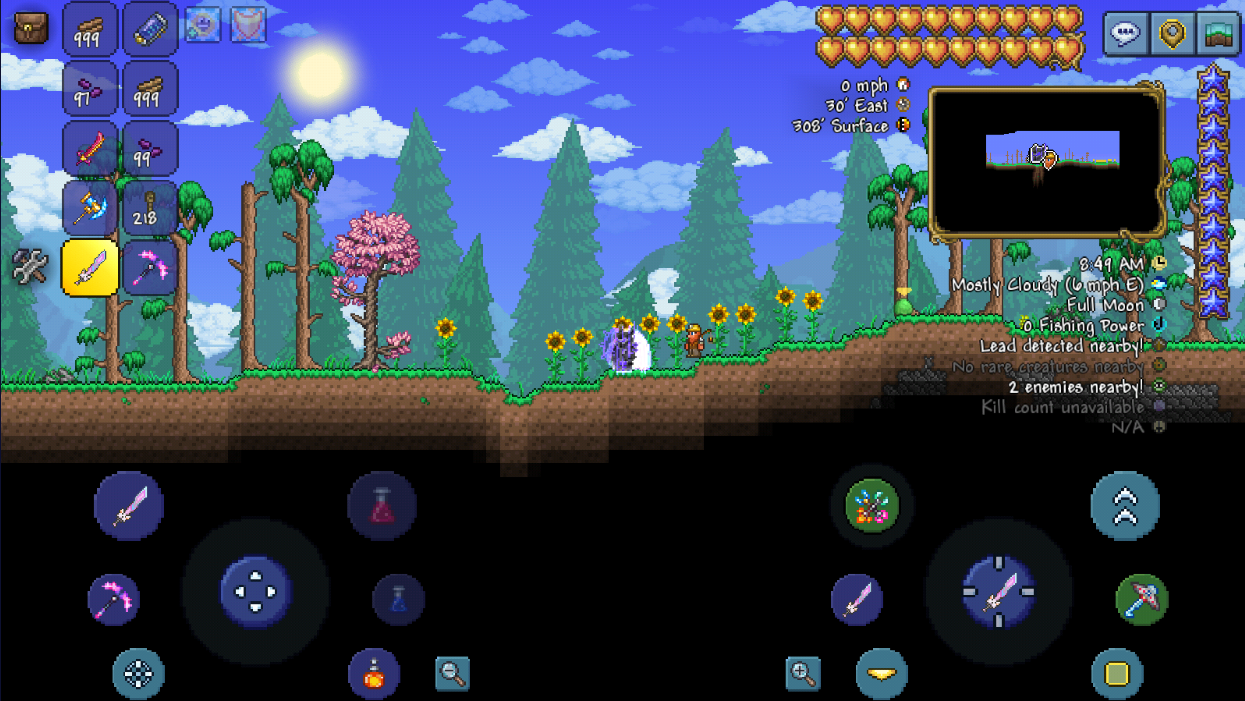Viewport: 1245px width, 701px height.
Task: Choose the rope stack of 218
Action: coord(150,209)
